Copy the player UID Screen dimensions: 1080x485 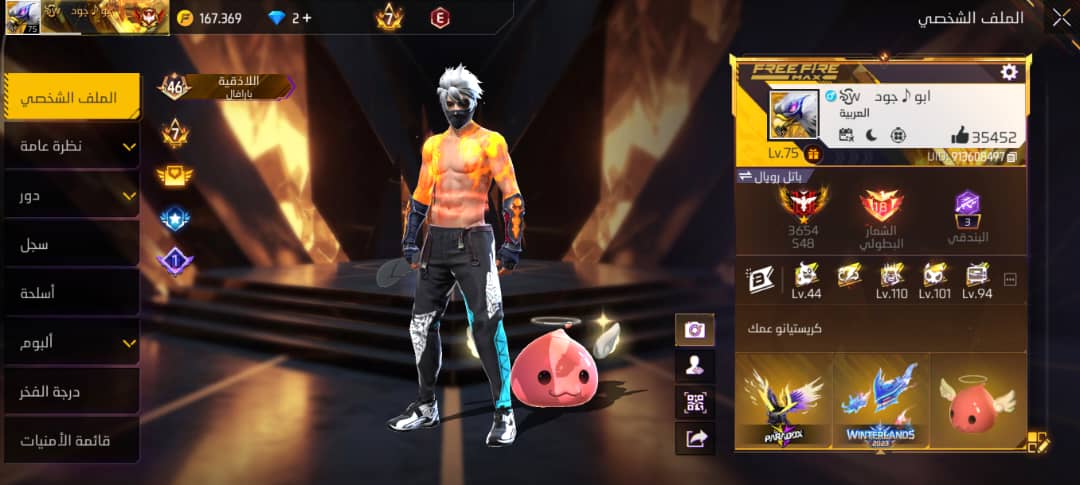[1012, 157]
